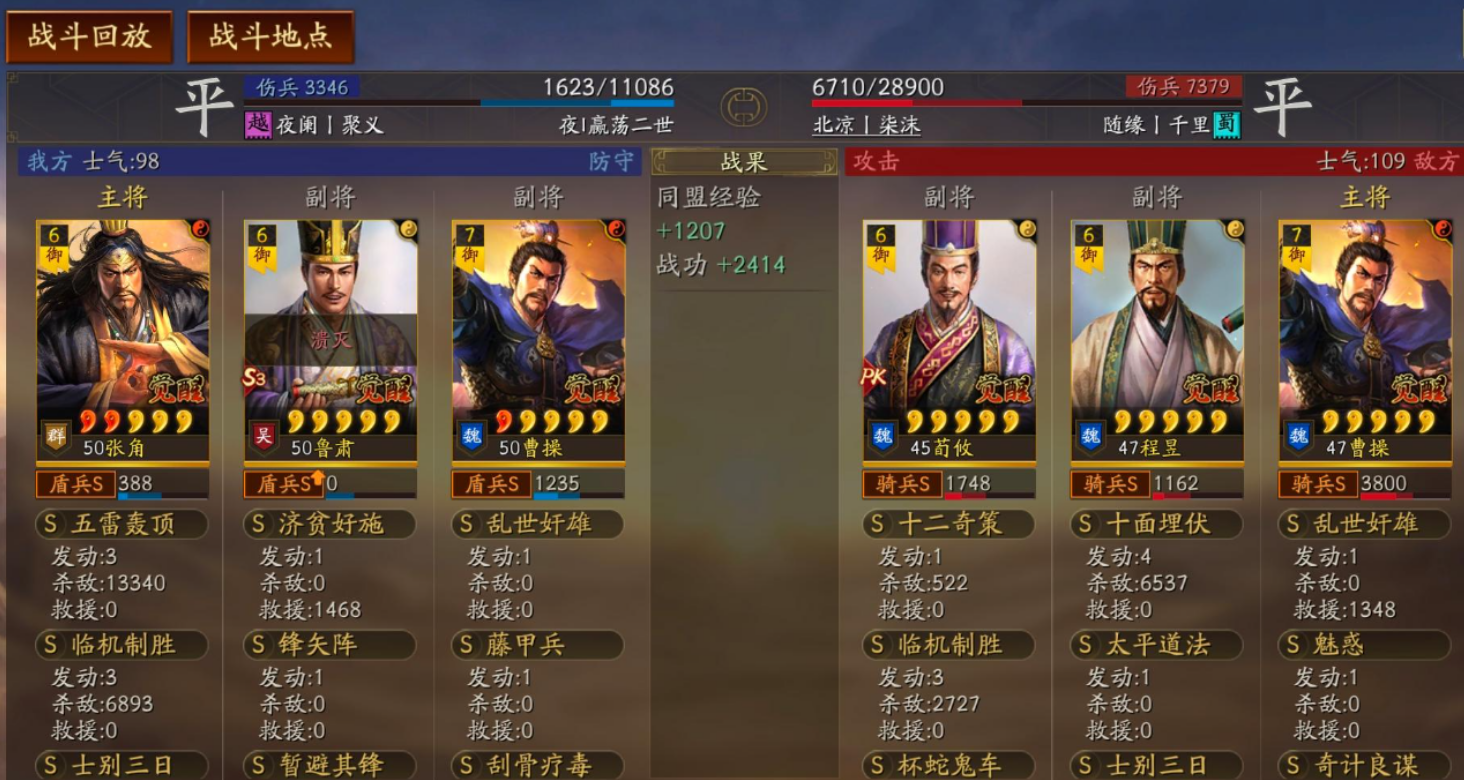View the 济贫好施 skill details
Screen dimensions: 1464x780
330,524
